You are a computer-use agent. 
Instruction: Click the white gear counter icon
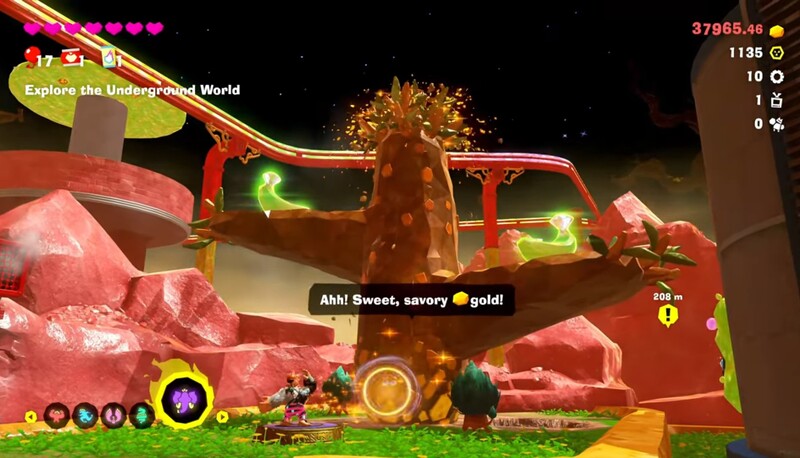click(x=777, y=77)
